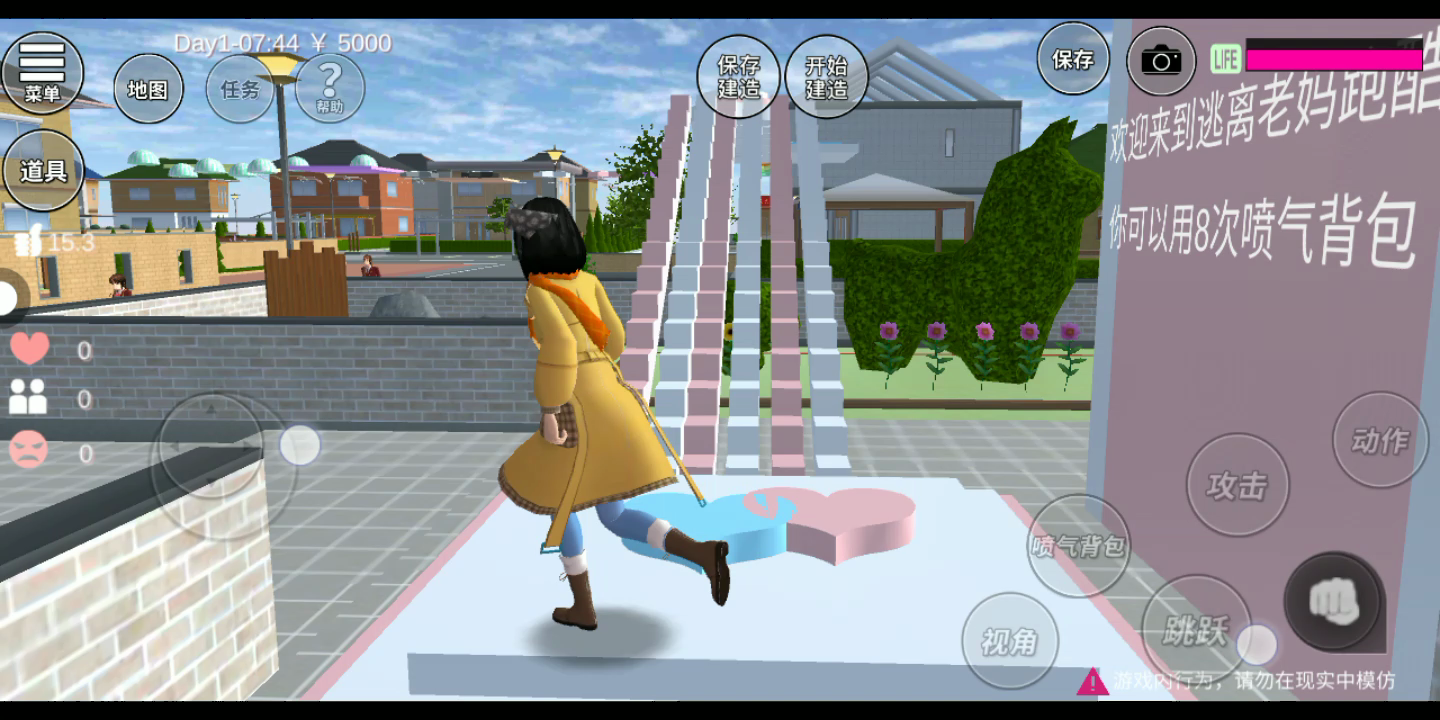Open the 帮助 help question mark
Image resolution: width=1440 pixels, height=720 pixels.
click(x=330, y=87)
